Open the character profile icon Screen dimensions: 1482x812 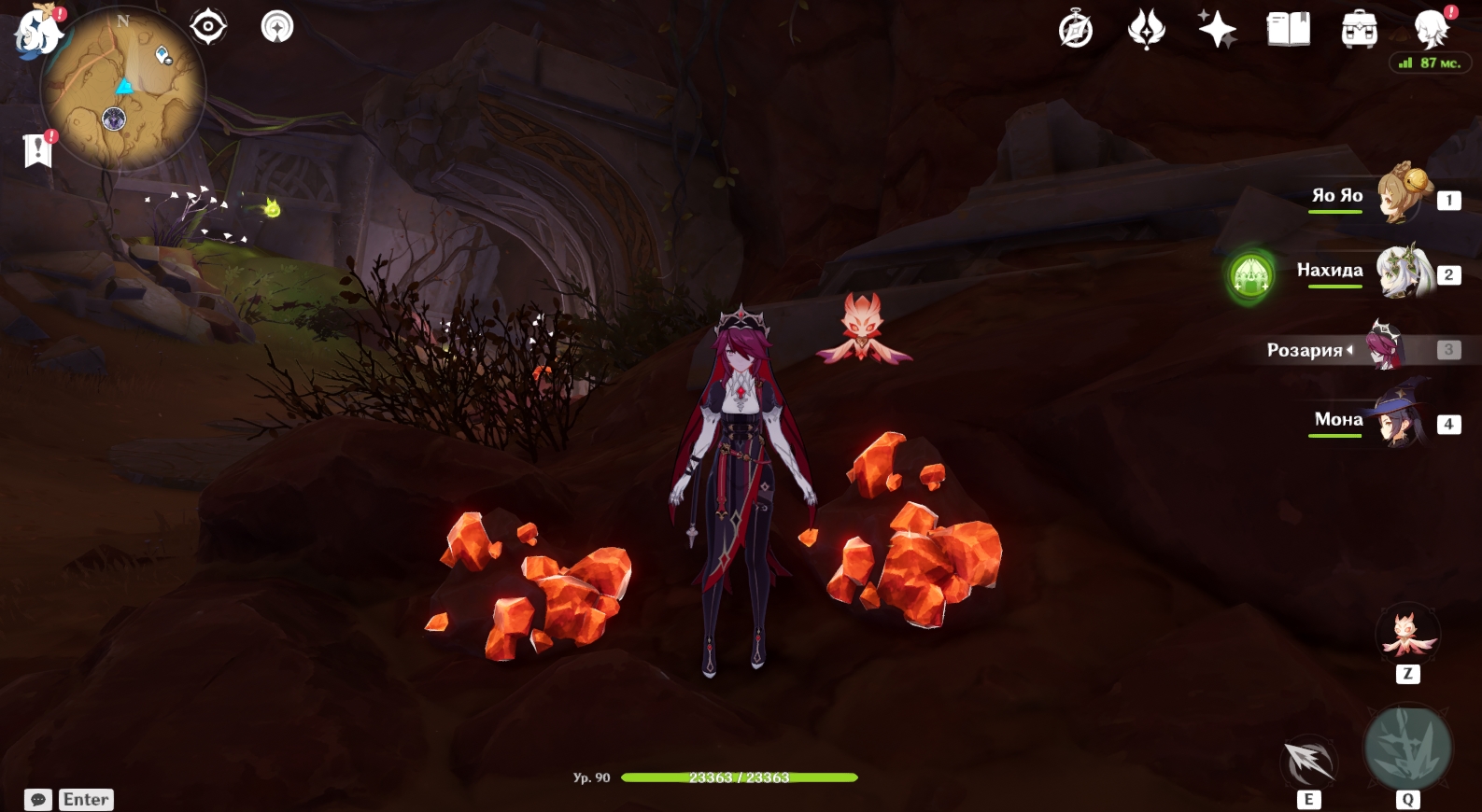click(x=1431, y=30)
